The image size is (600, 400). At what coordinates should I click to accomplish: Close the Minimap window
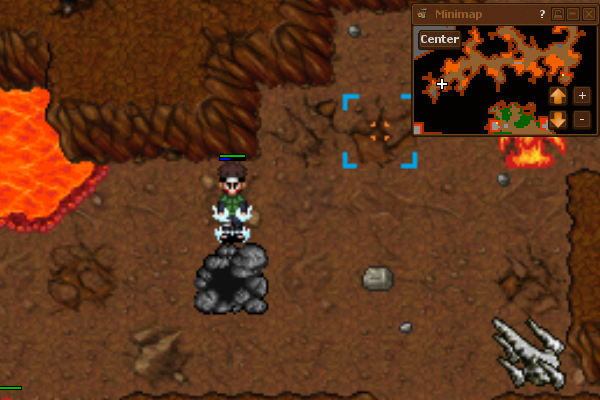pyautogui.click(x=589, y=14)
